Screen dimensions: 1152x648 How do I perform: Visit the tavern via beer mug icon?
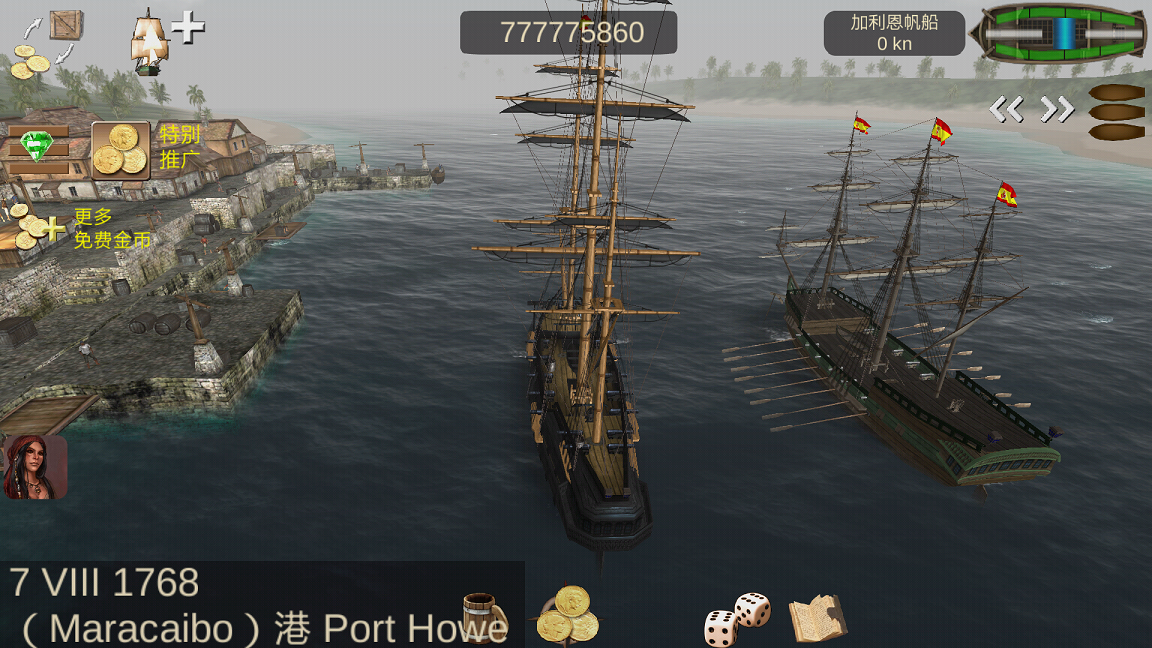[483, 616]
